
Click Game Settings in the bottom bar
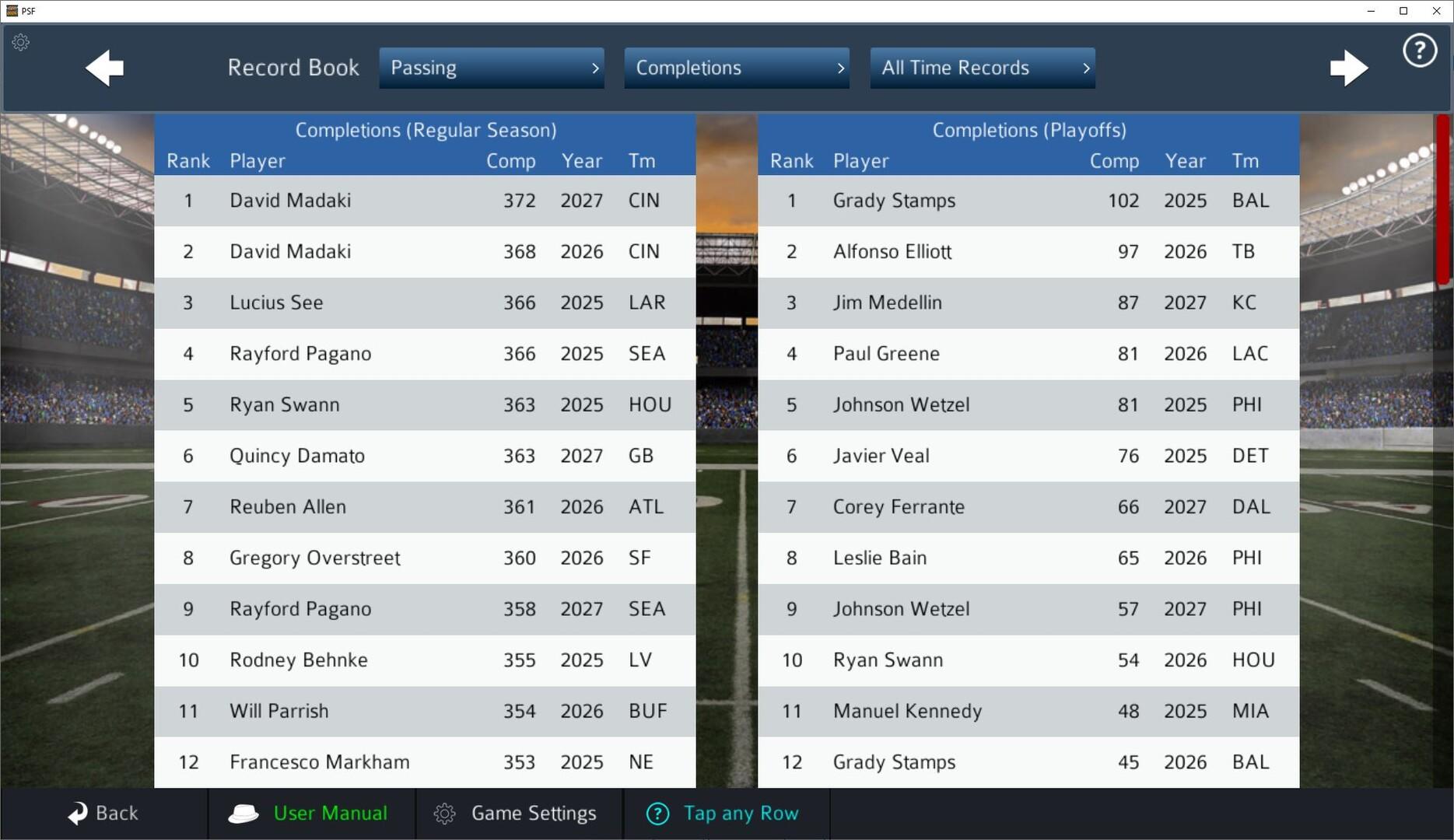534,813
